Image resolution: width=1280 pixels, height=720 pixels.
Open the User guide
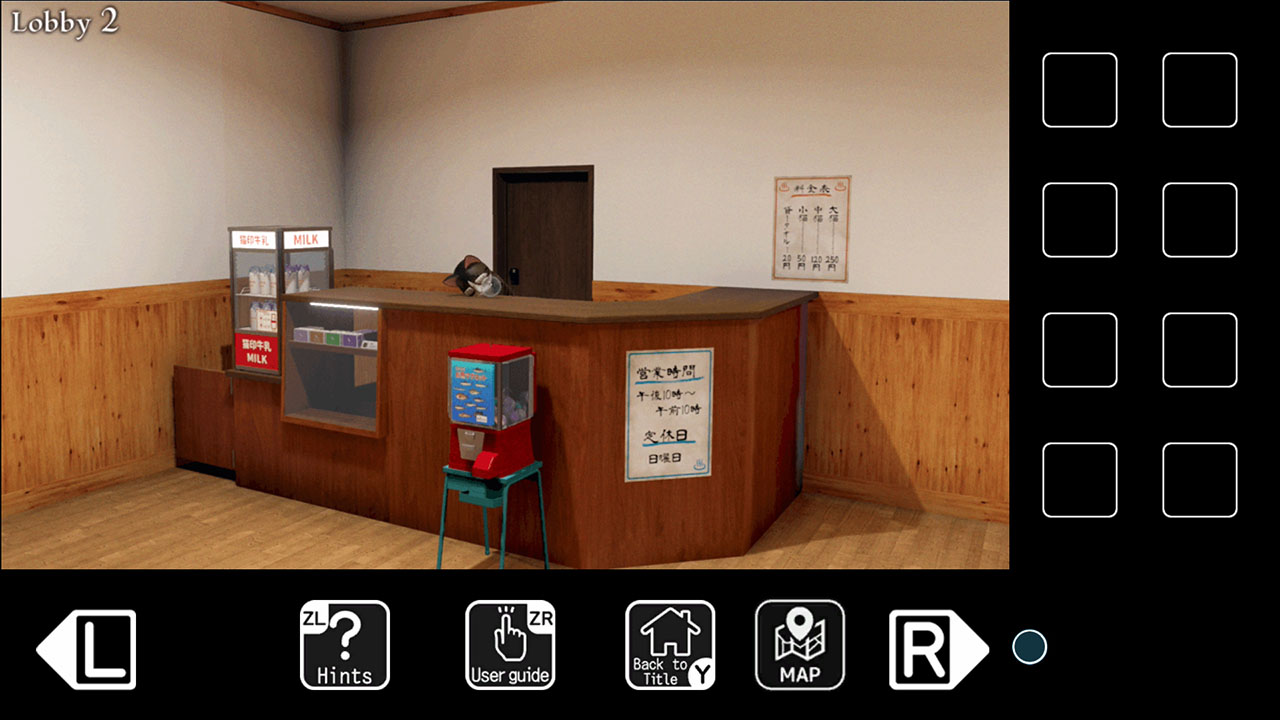click(x=510, y=646)
